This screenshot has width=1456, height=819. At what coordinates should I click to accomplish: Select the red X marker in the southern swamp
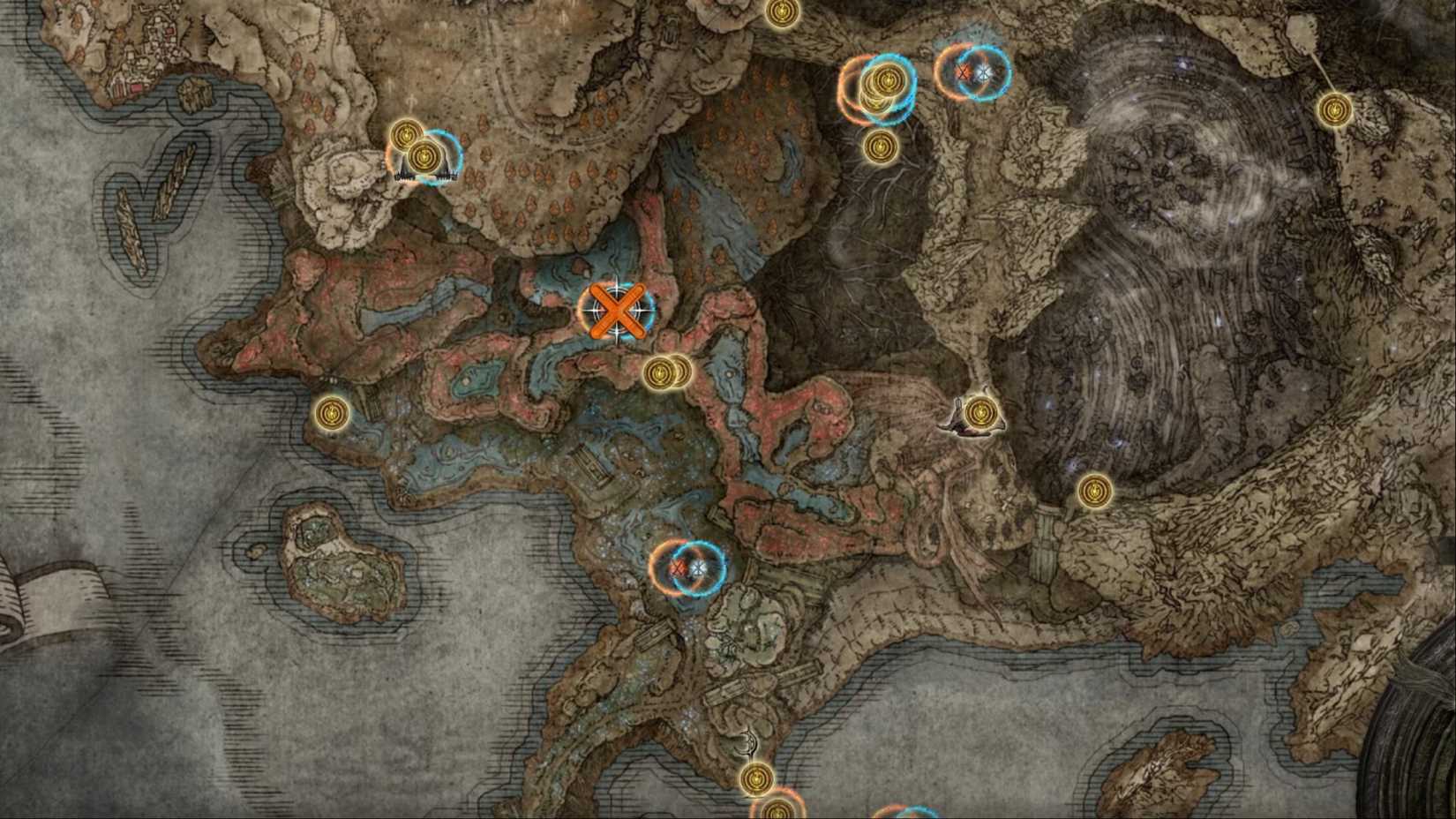679,569
